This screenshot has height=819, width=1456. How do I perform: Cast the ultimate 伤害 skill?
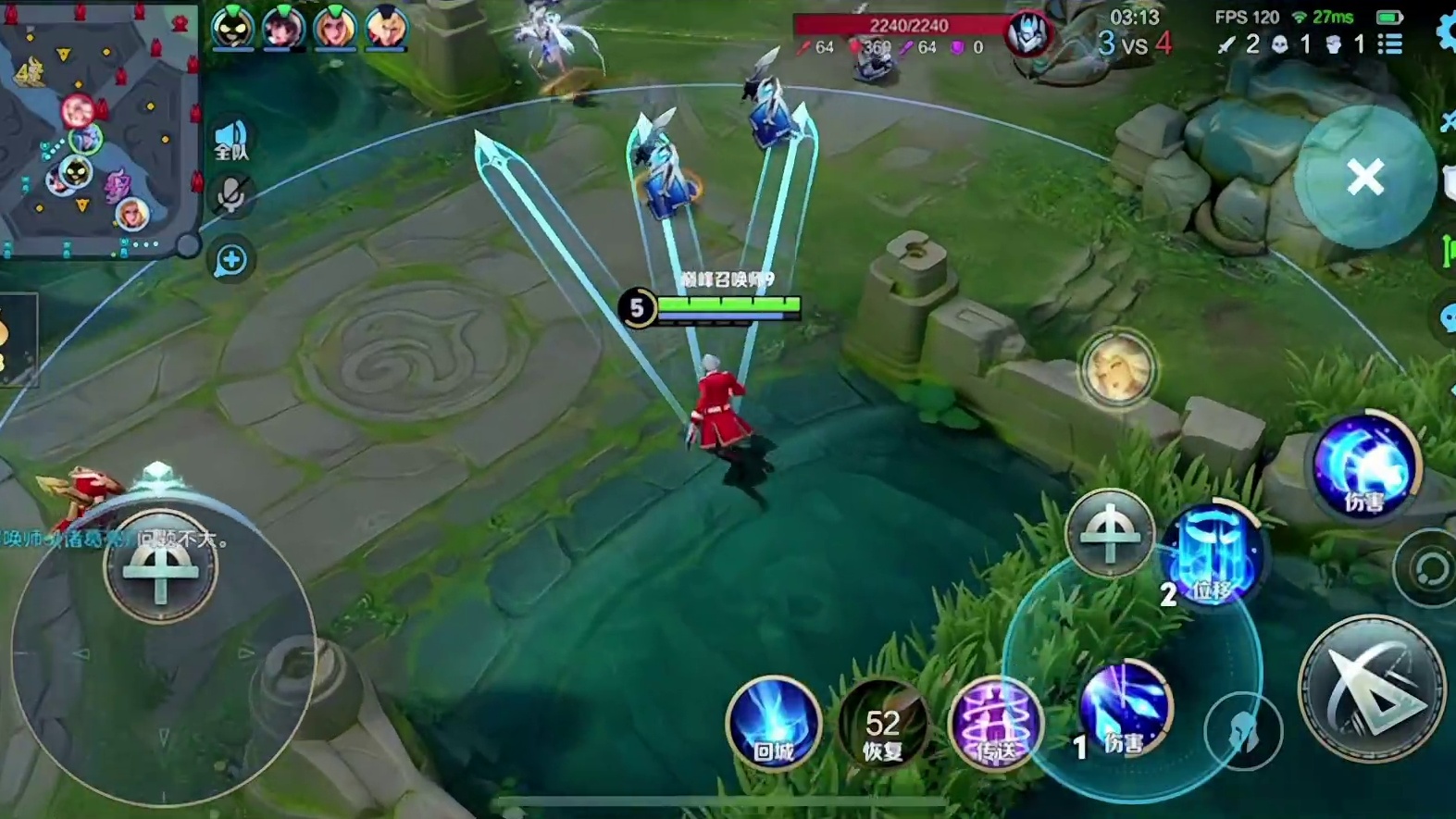(1365, 464)
